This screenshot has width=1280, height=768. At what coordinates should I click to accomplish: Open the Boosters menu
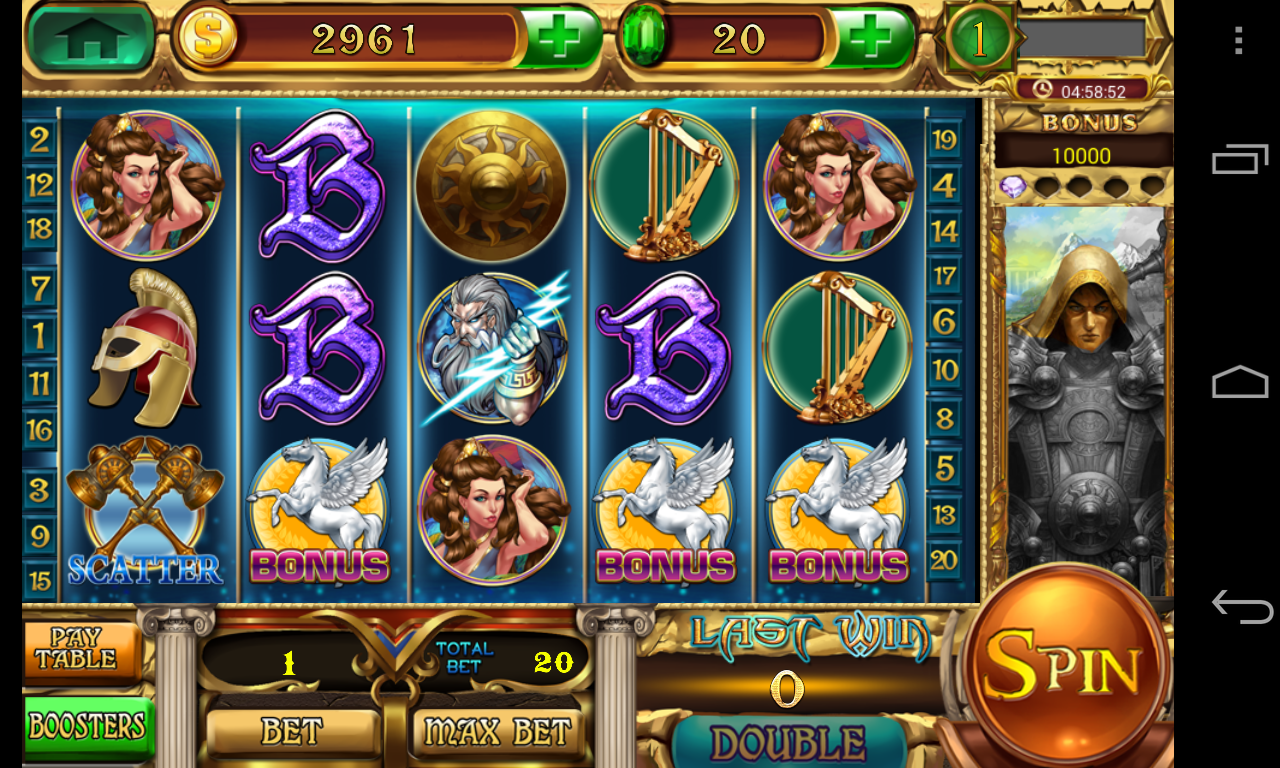[x=88, y=726]
